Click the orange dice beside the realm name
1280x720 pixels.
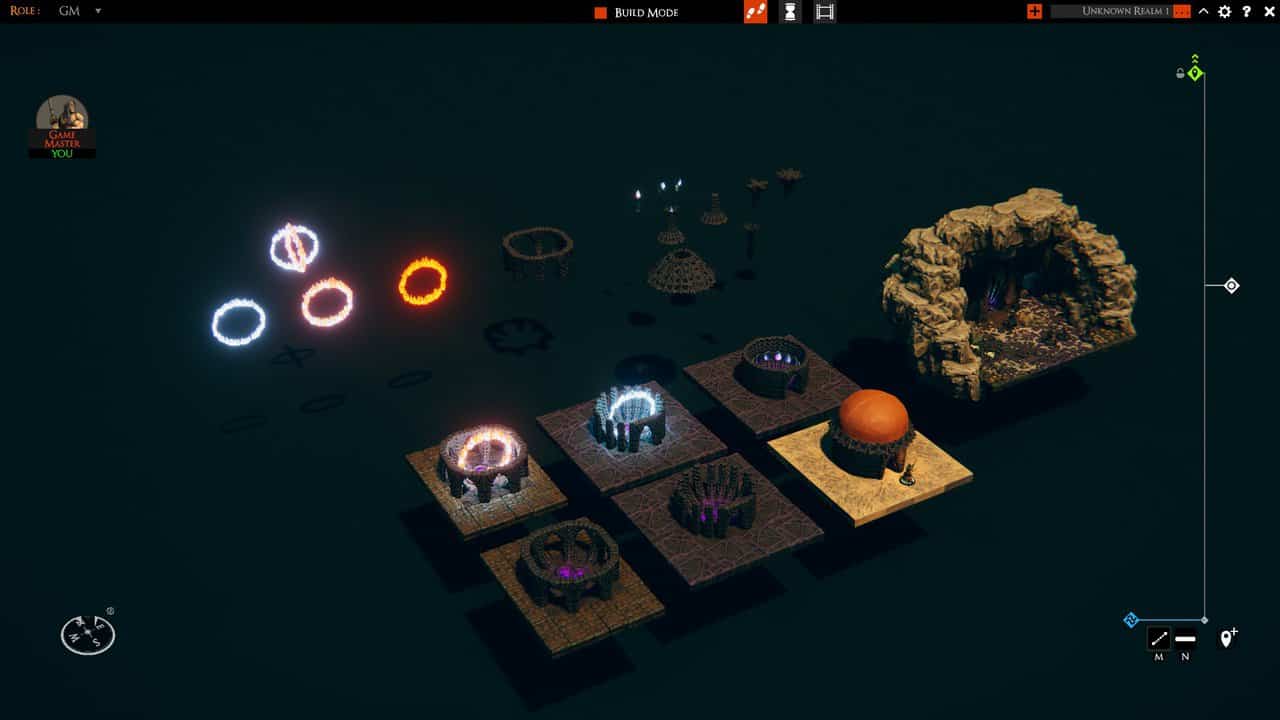pos(1181,11)
